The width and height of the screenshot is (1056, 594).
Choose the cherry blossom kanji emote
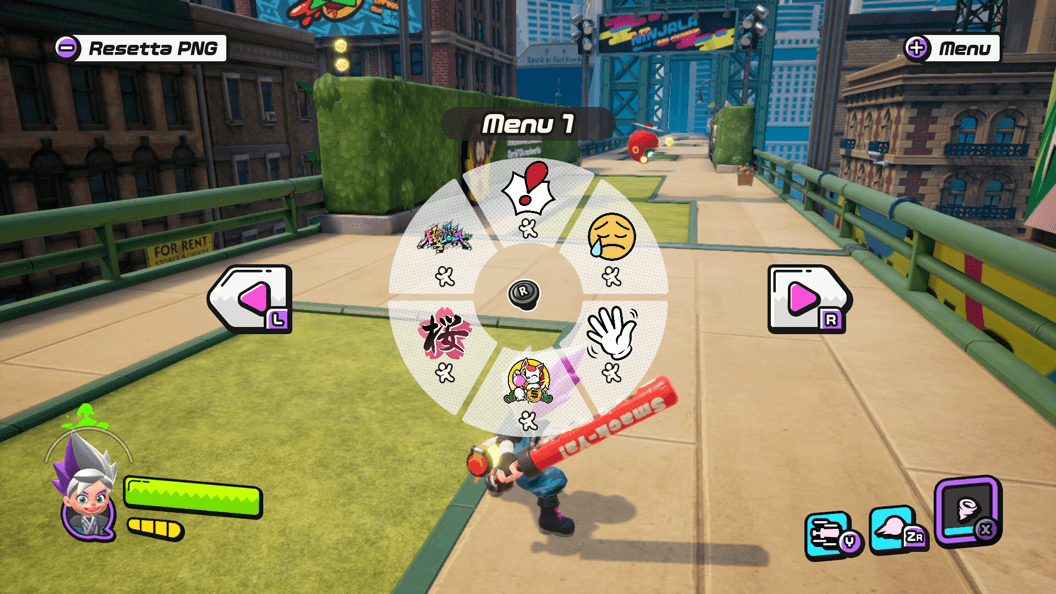click(x=444, y=334)
